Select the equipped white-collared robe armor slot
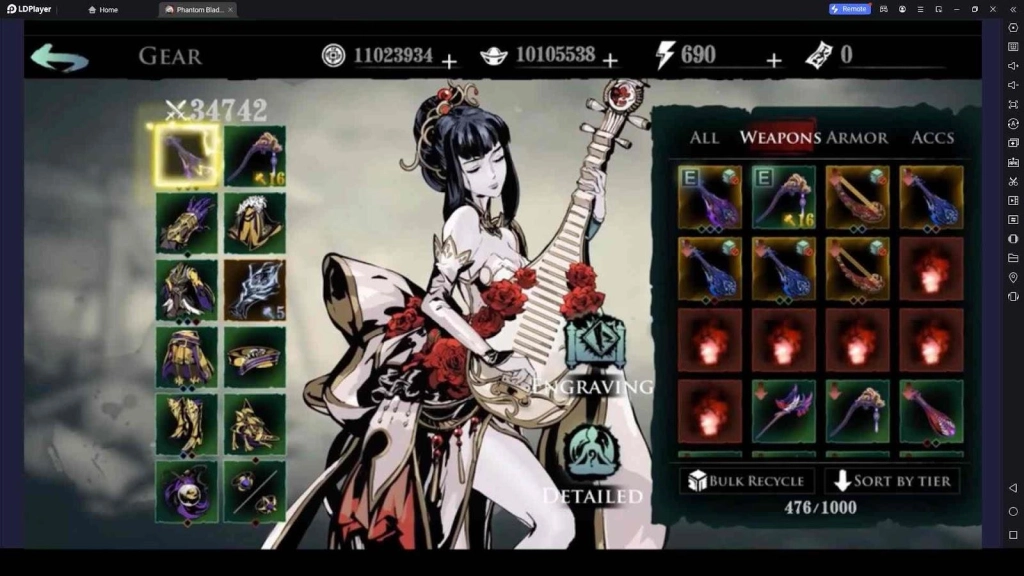 coord(254,222)
